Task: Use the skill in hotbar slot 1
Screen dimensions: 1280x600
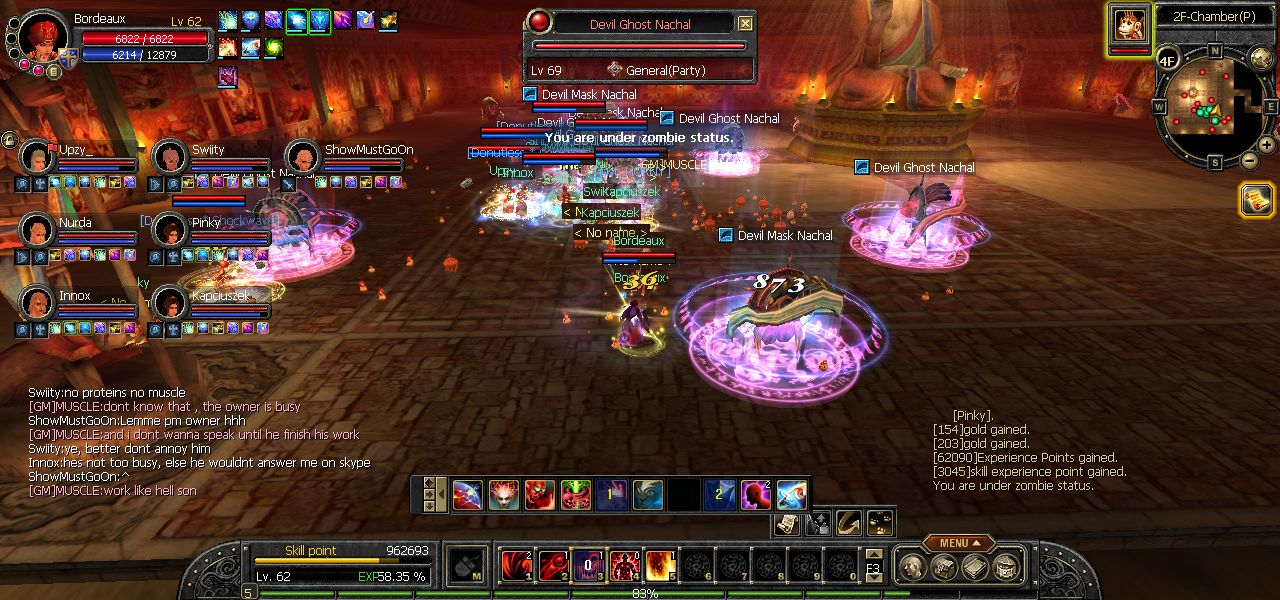Action: pyautogui.click(x=516, y=566)
